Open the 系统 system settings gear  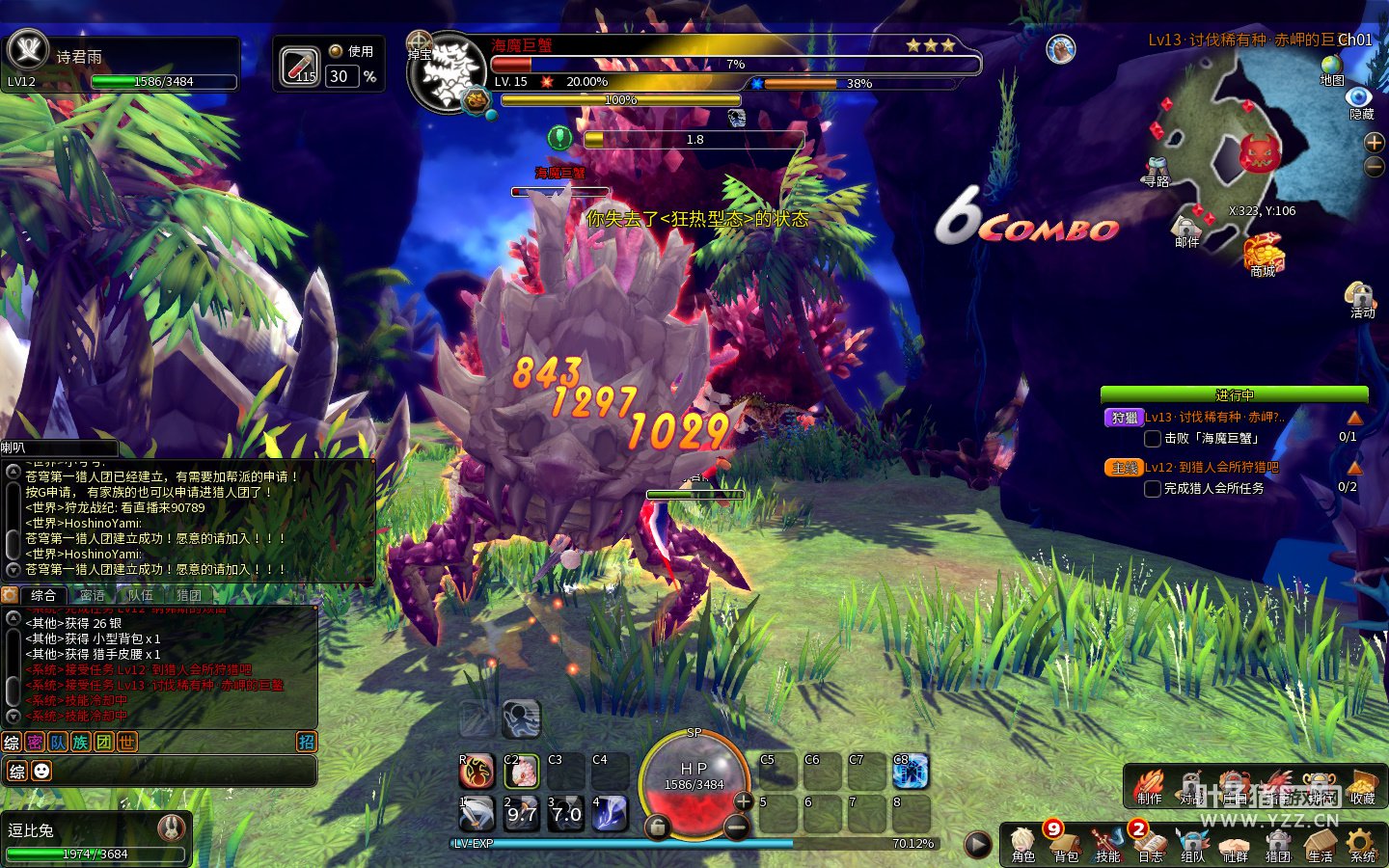1362,843
